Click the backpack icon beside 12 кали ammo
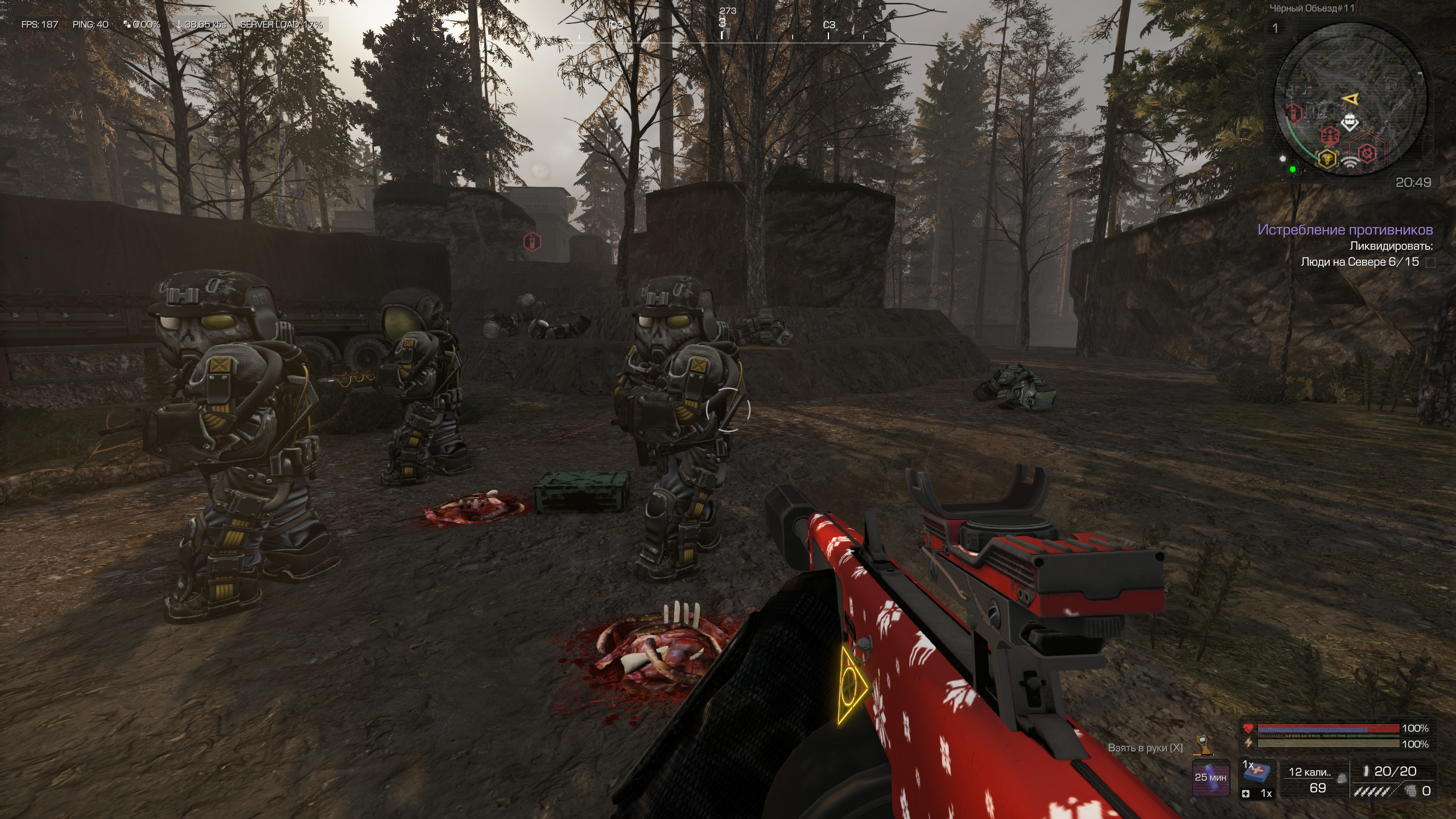Viewport: 1456px width, 819px height. pos(1342,779)
